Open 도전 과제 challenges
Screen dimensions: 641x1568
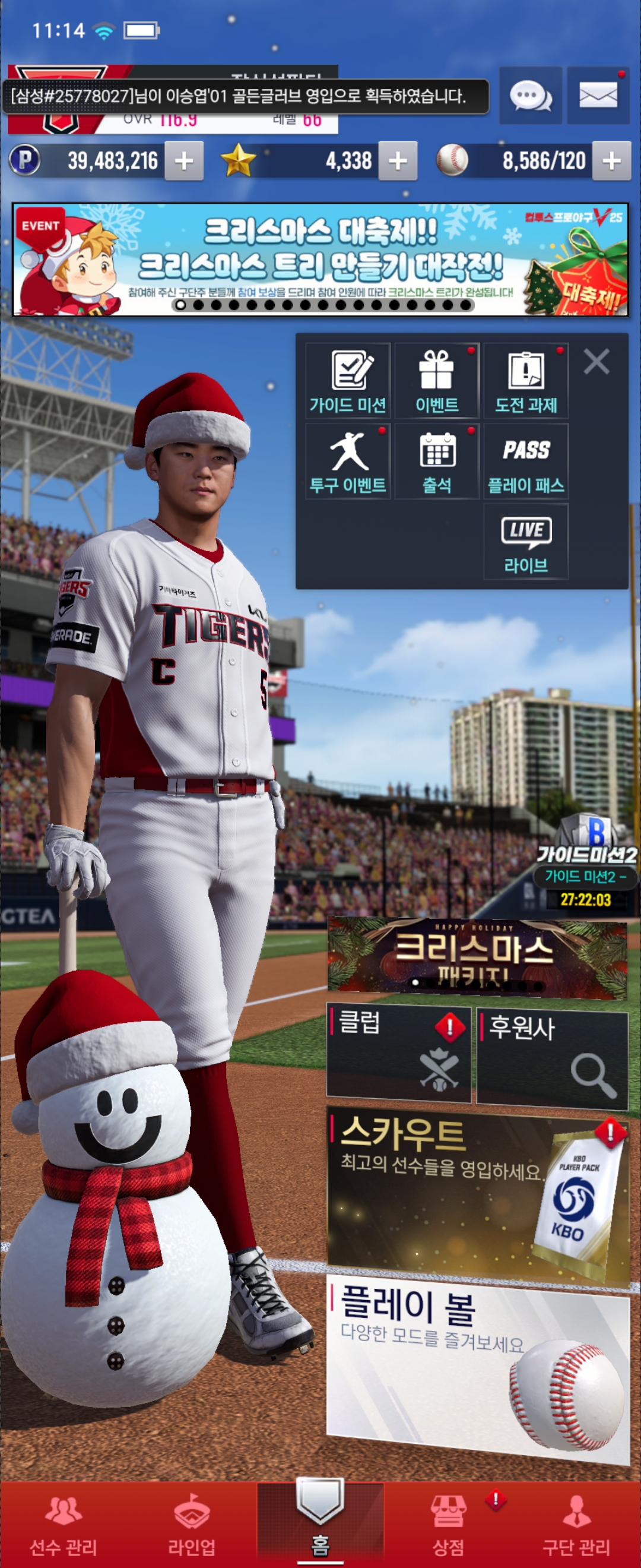click(526, 381)
